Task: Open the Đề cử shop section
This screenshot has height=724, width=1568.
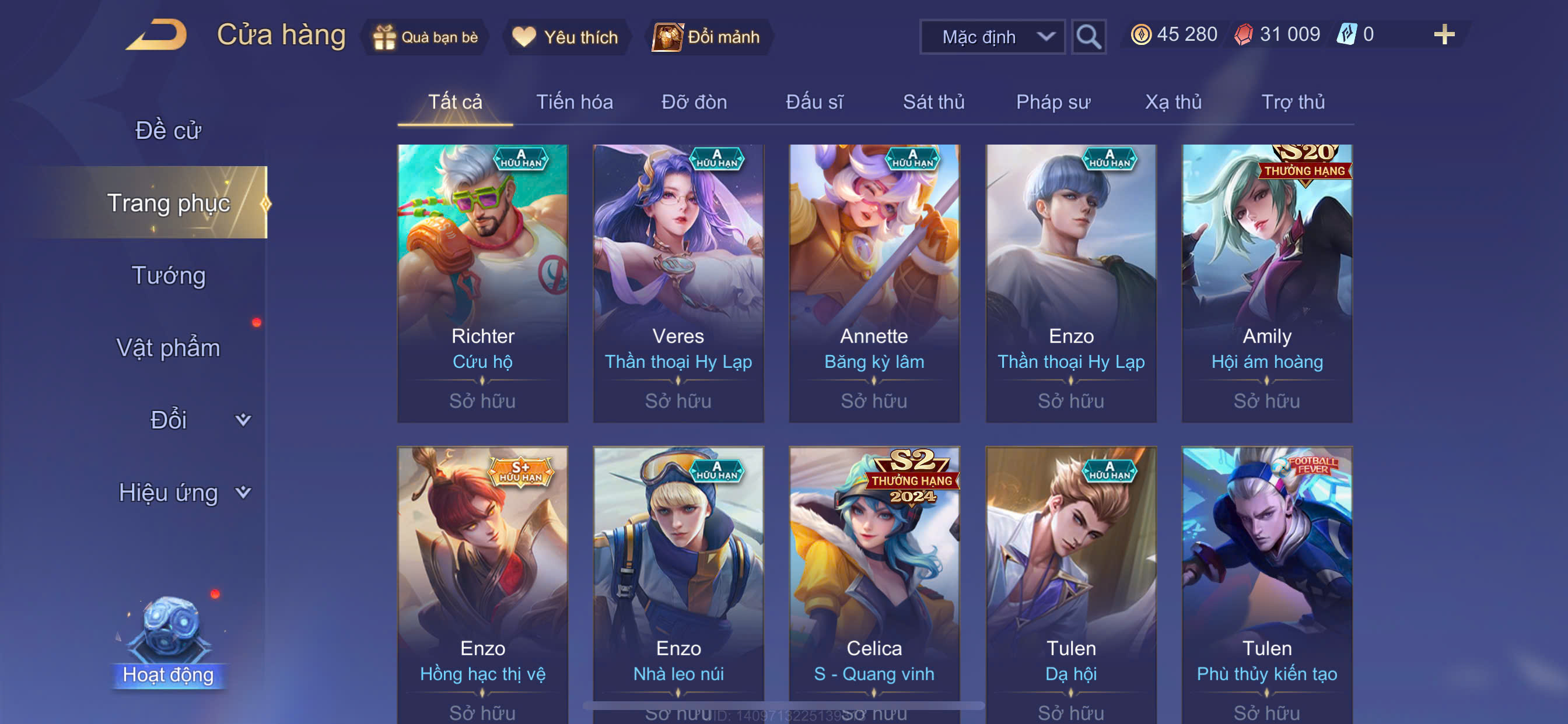Action: point(167,130)
